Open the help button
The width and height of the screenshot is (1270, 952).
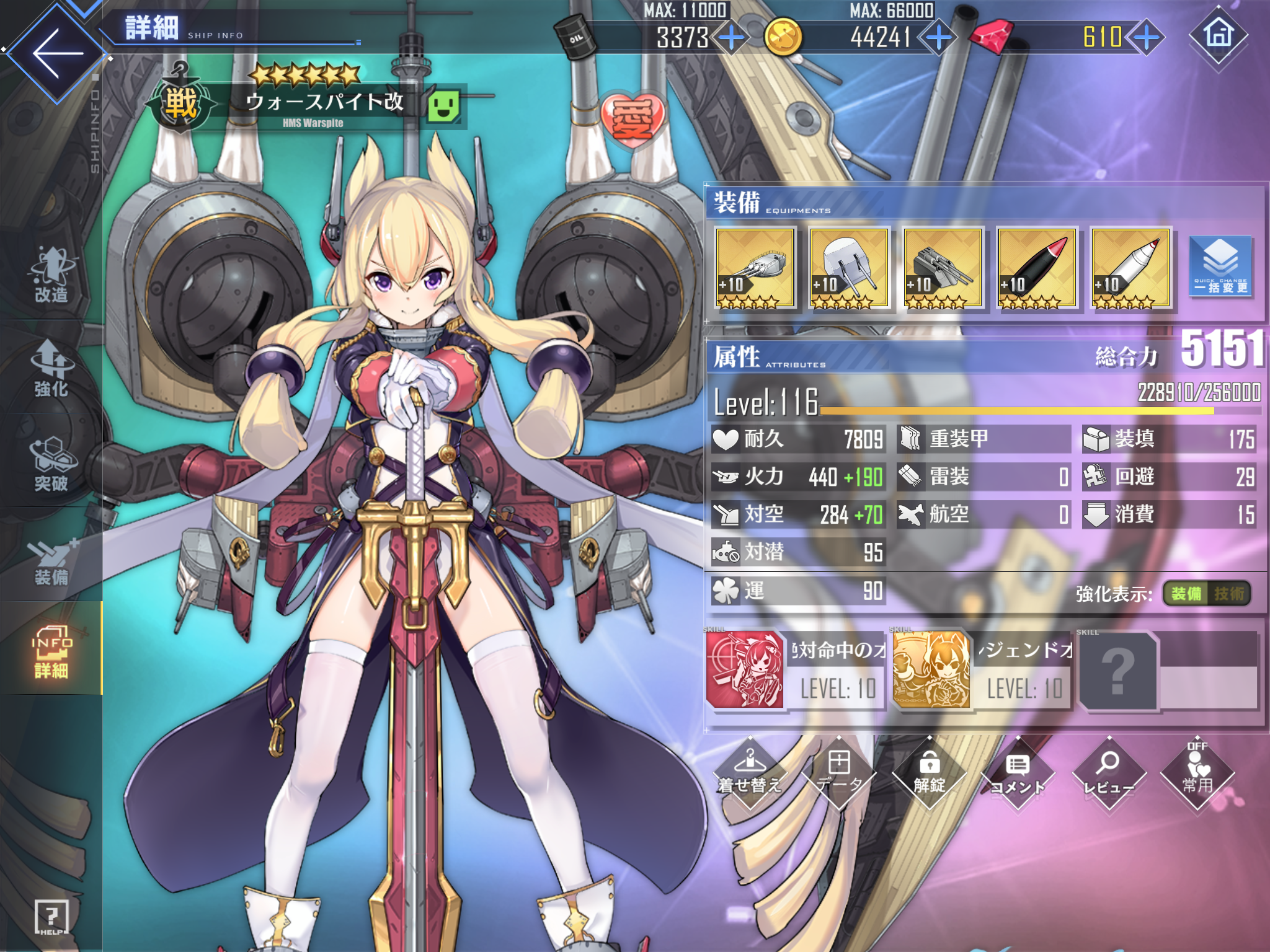51,917
